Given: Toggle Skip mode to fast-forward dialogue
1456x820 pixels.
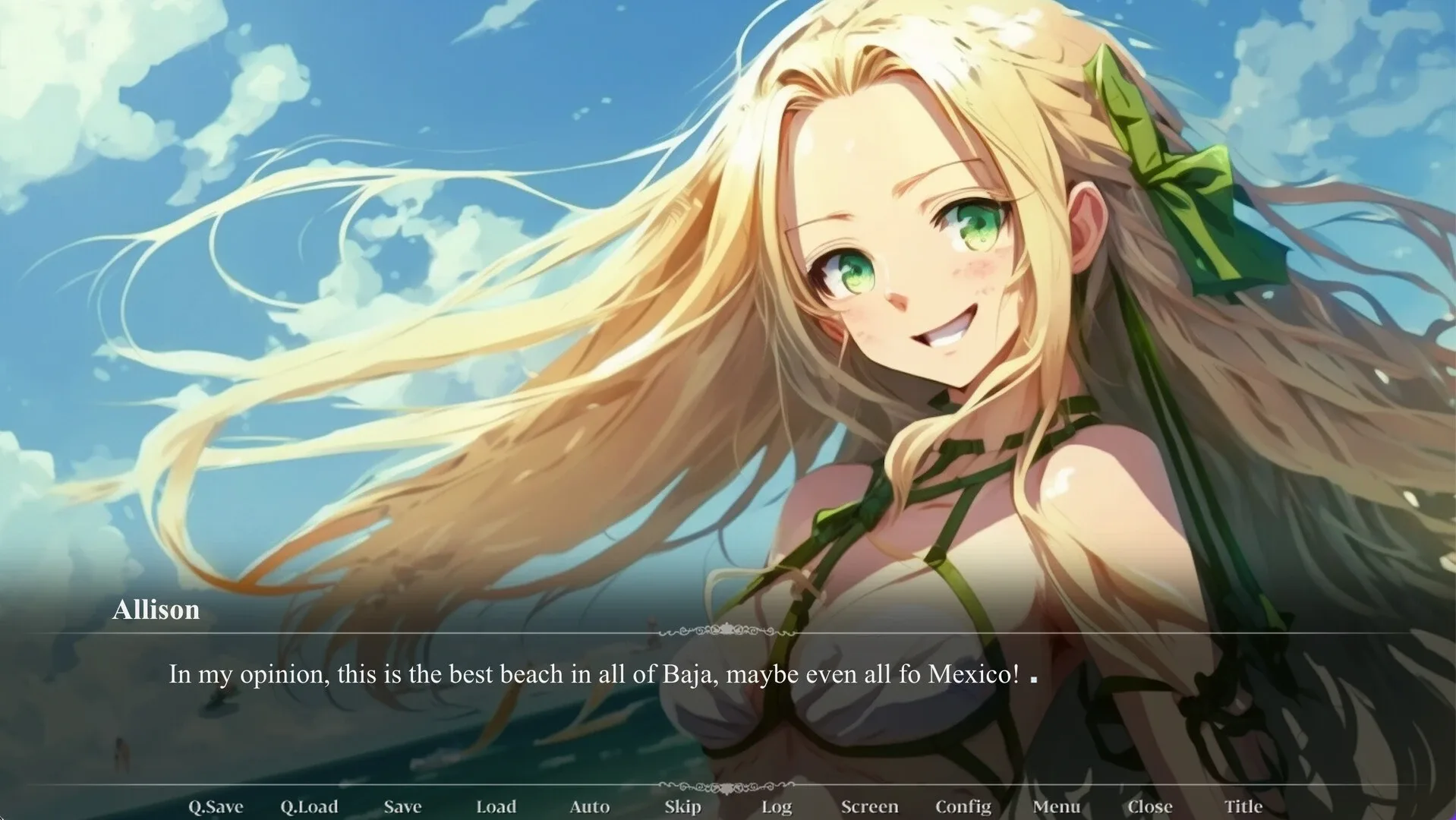Looking at the screenshot, I should 682,806.
